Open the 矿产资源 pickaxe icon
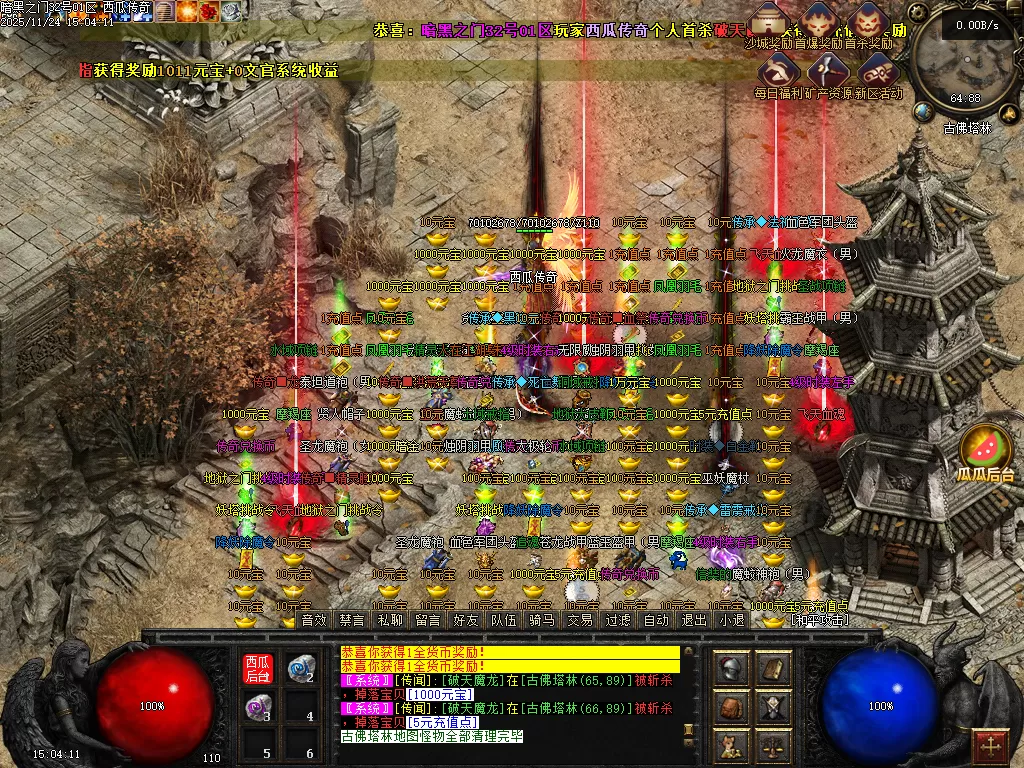 coord(827,71)
